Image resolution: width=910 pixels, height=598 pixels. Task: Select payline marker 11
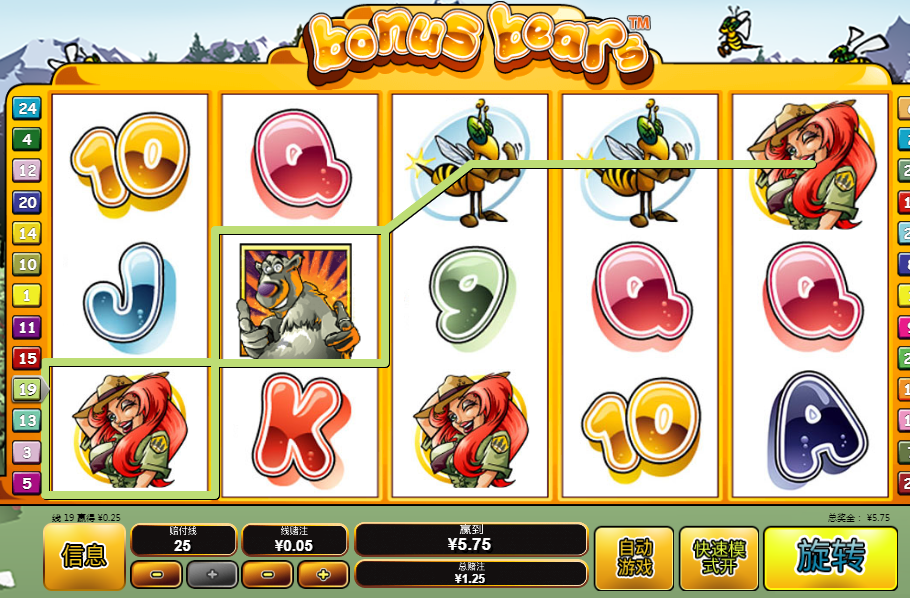click(26, 327)
